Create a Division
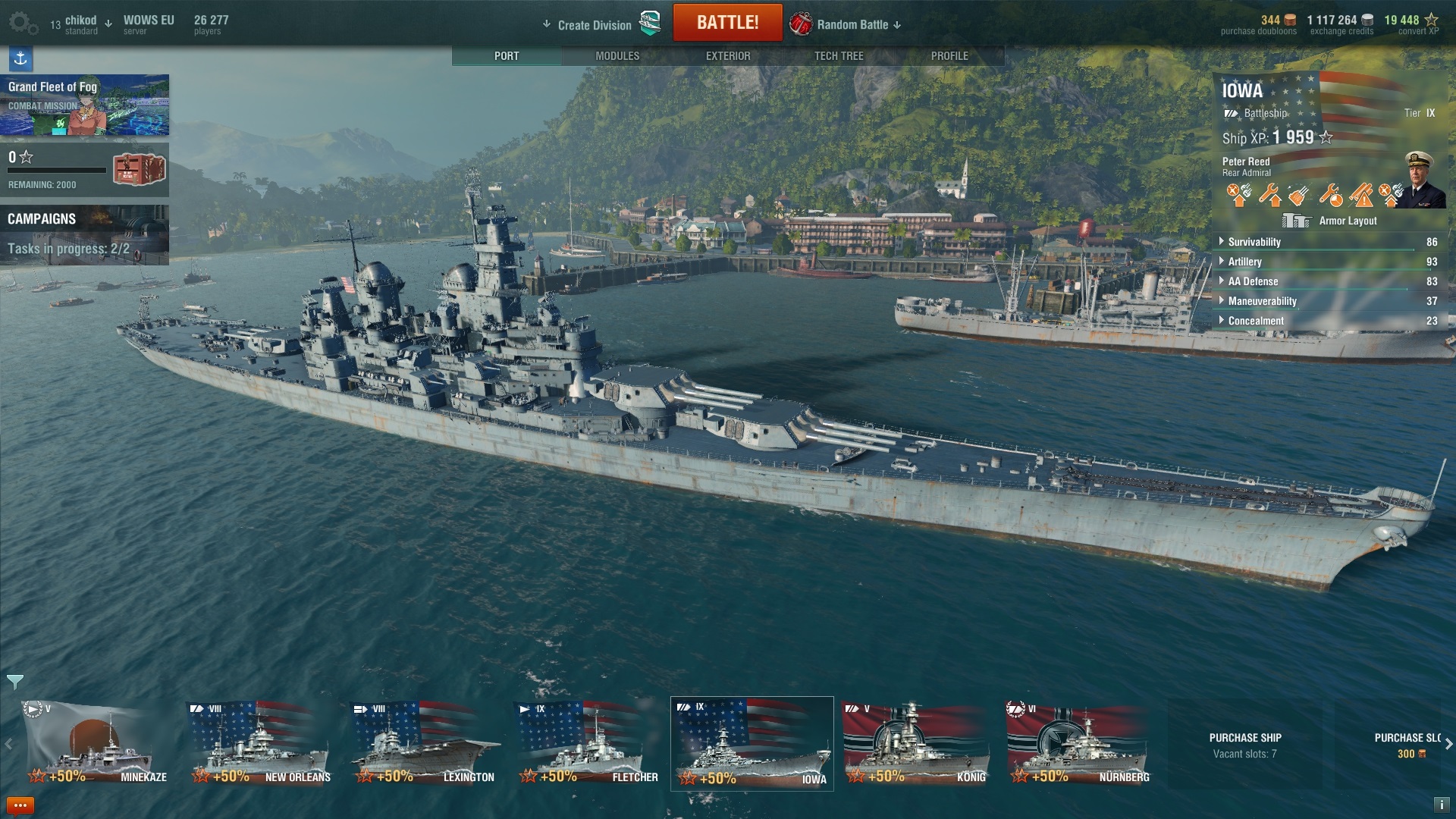This screenshot has width=1456, height=819. pyautogui.click(x=595, y=25)
